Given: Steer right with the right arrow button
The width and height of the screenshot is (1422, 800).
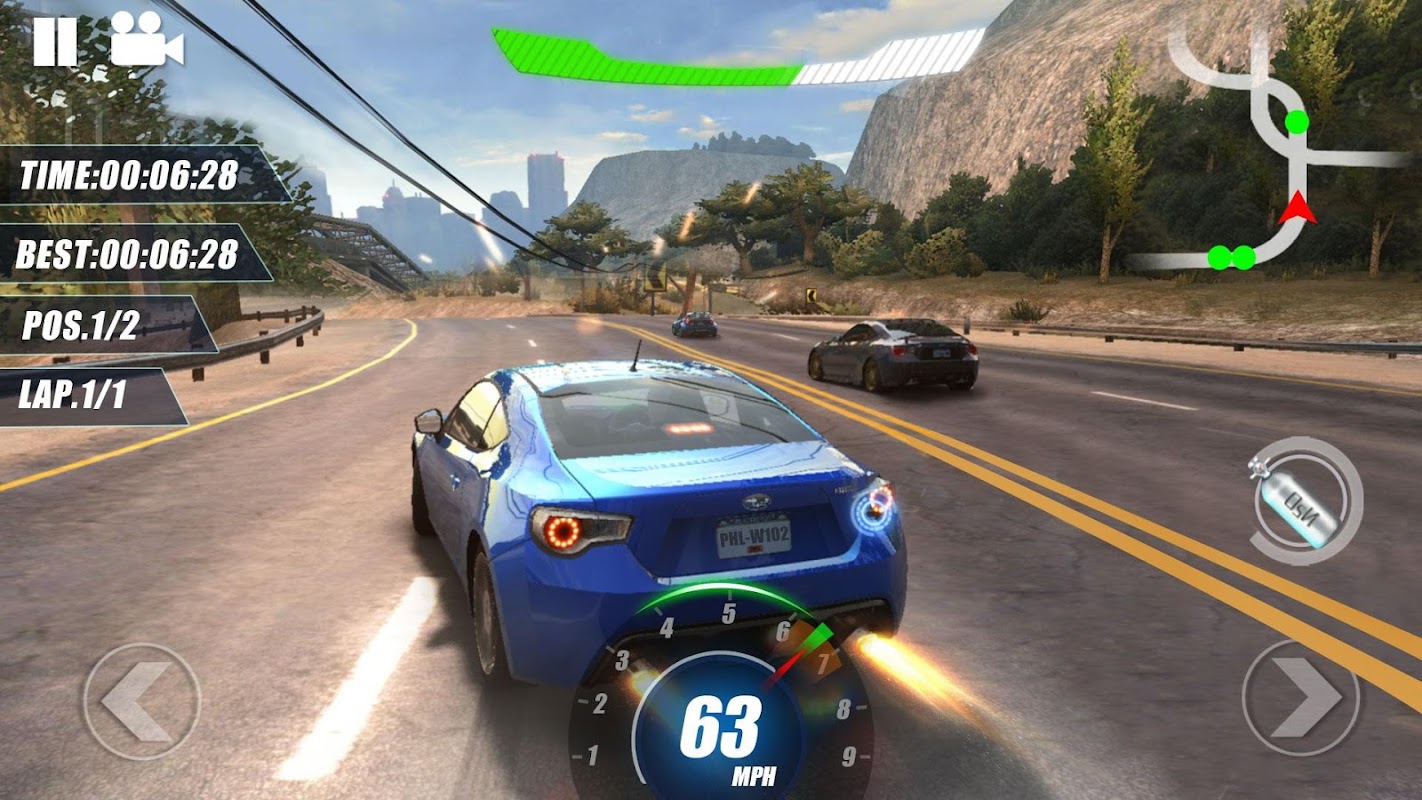Looking at the screenshot, I should tap(1301, 698).
